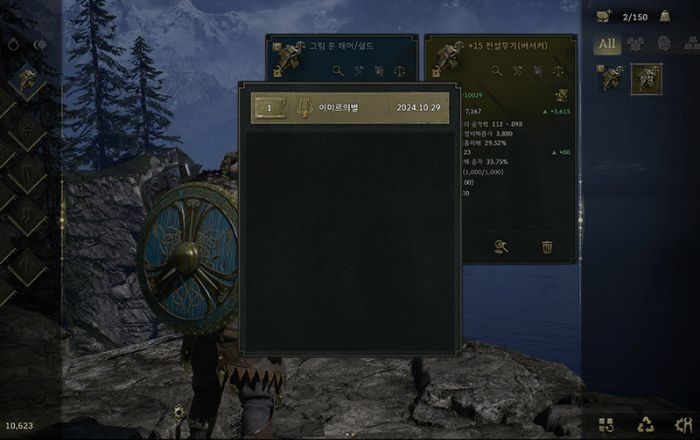Switch to the All inventory tab
Viewport: 700px width, 440px height.
[x=607, y=44]
